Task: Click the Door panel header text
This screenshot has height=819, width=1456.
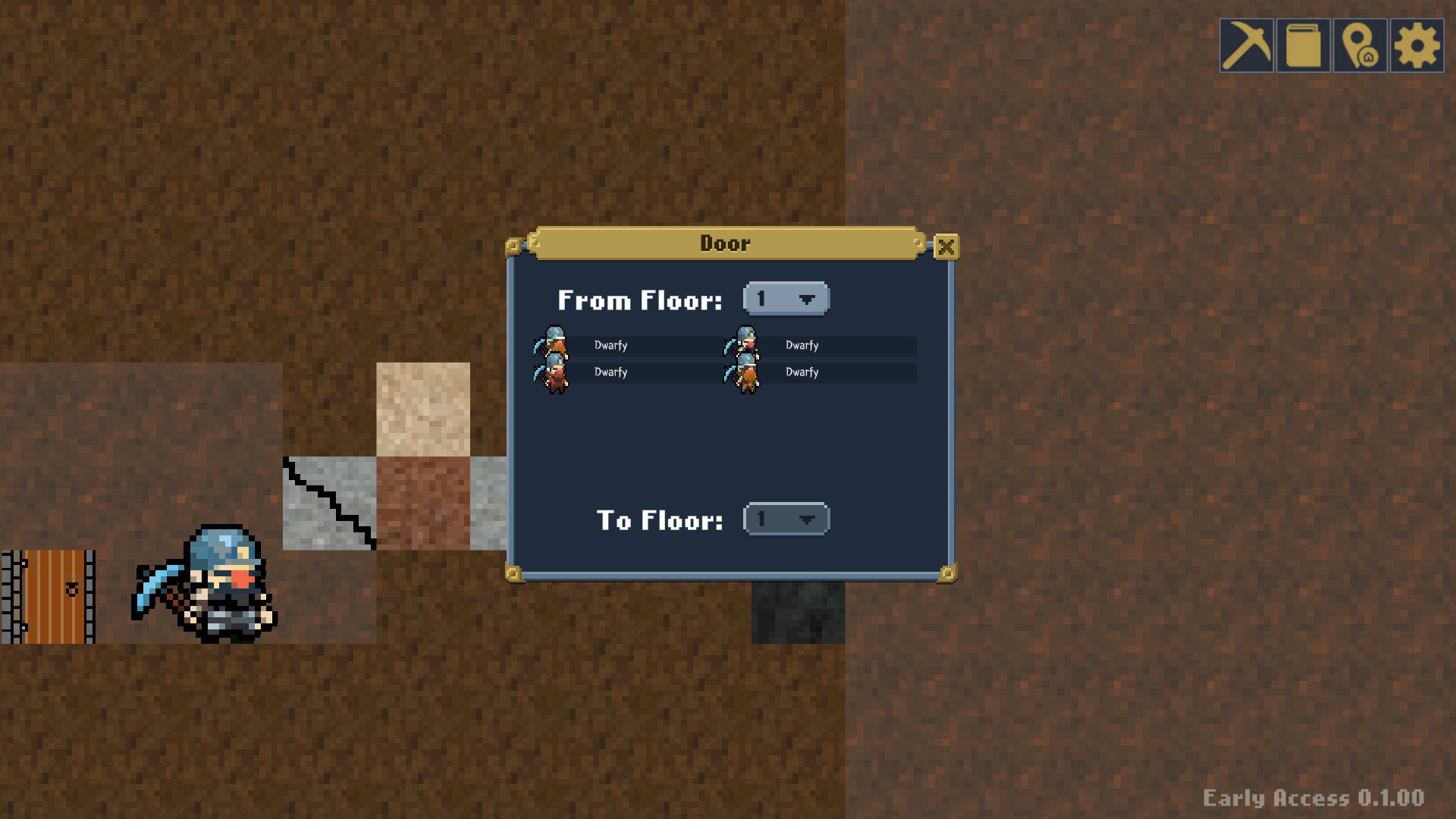Action: coord(724,243)
